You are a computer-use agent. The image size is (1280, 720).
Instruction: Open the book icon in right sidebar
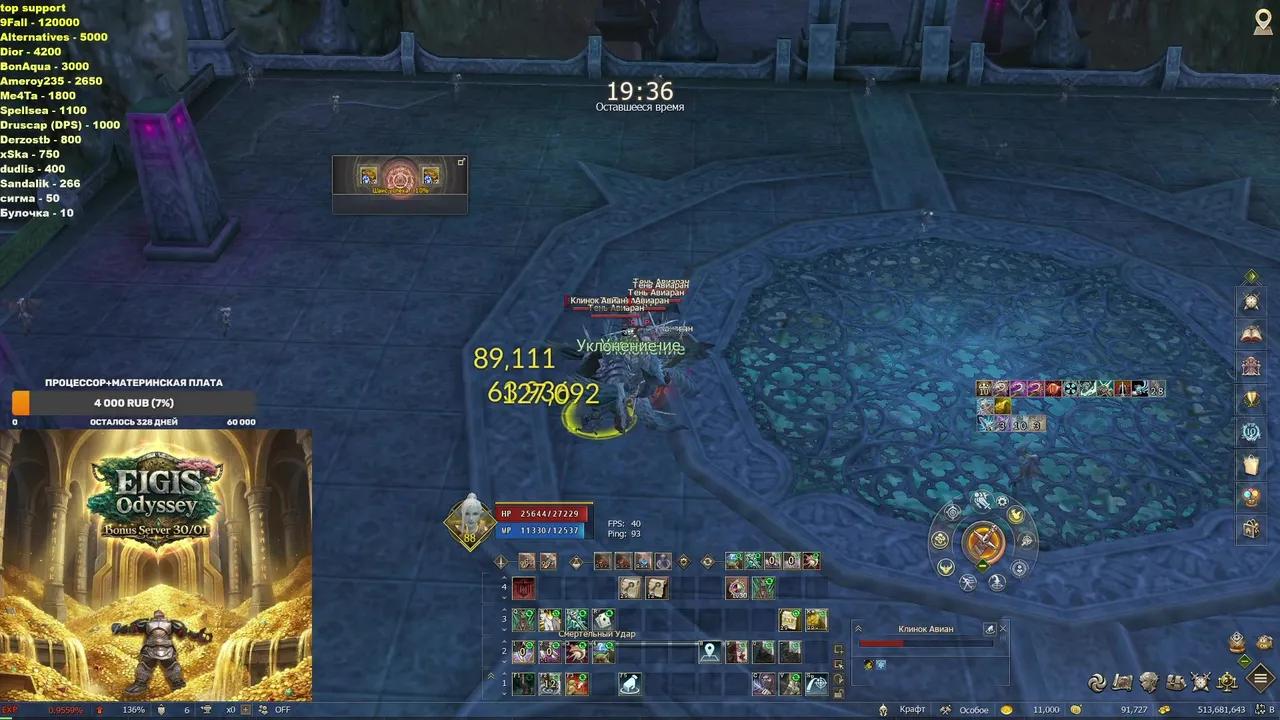pyautogui.click(x=1251, y=332)
